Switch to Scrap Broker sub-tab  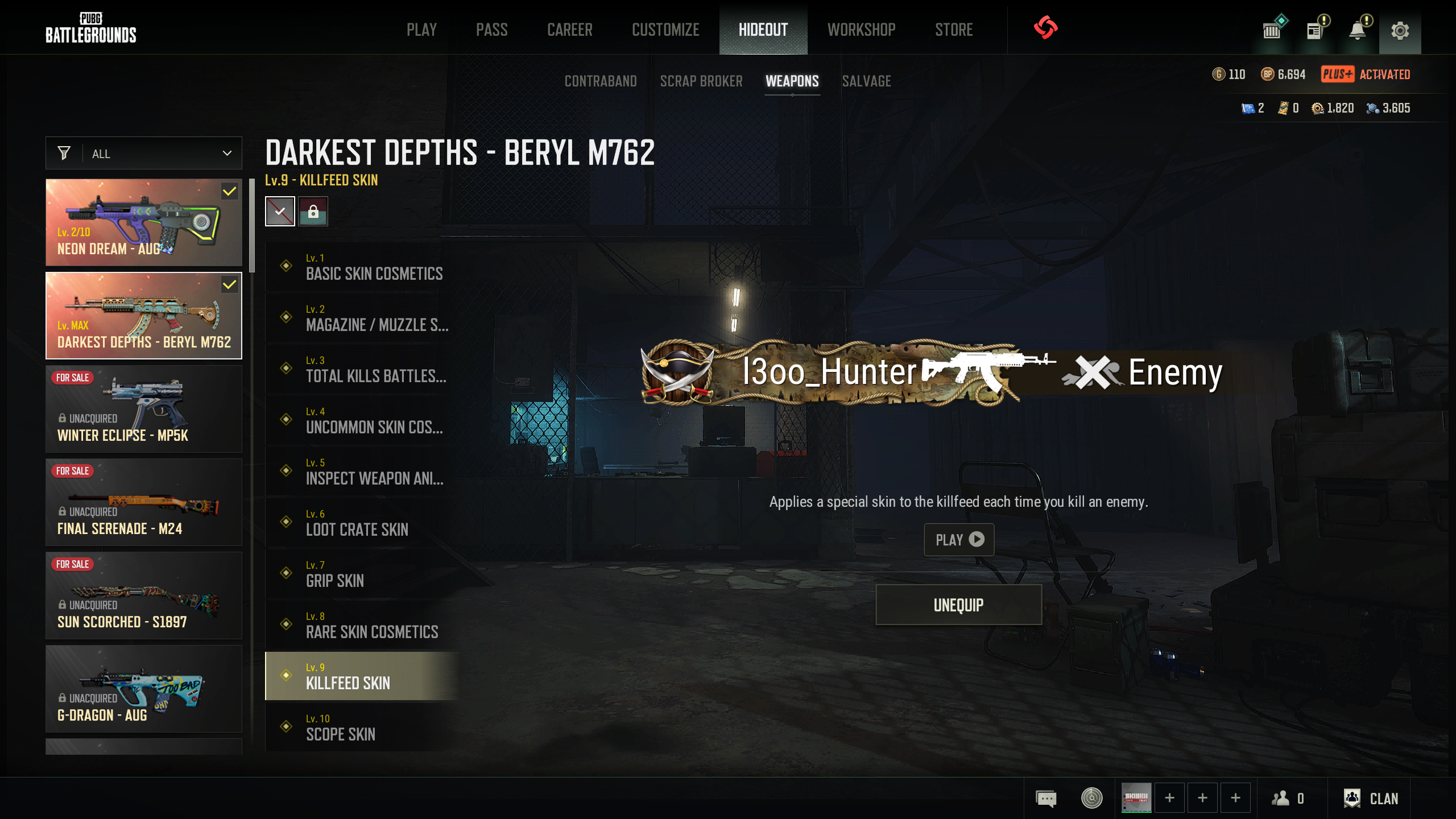point(701,81)
